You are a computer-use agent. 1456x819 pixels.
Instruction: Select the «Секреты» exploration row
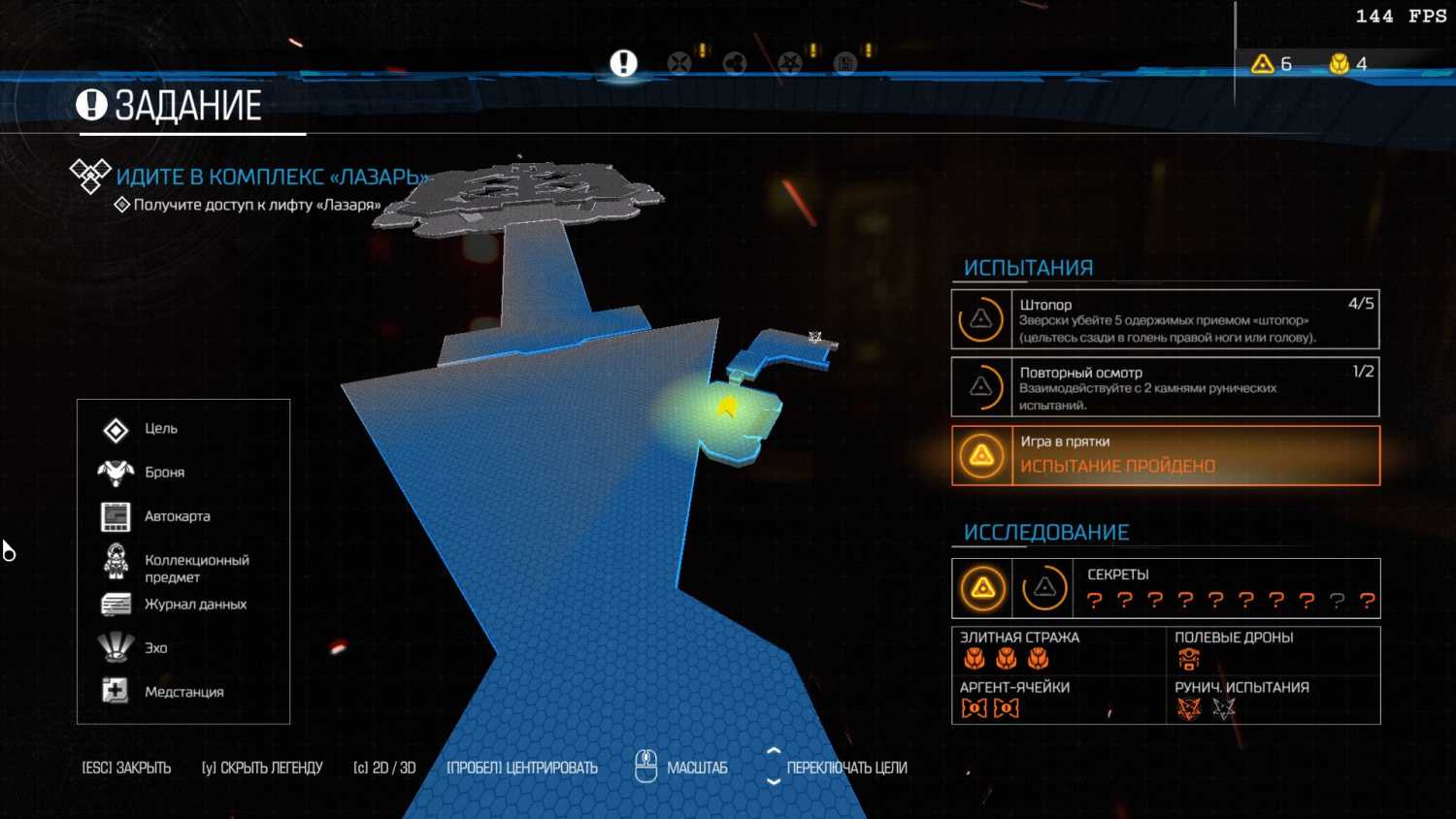pyautogui.click(x=1165, y=588)
